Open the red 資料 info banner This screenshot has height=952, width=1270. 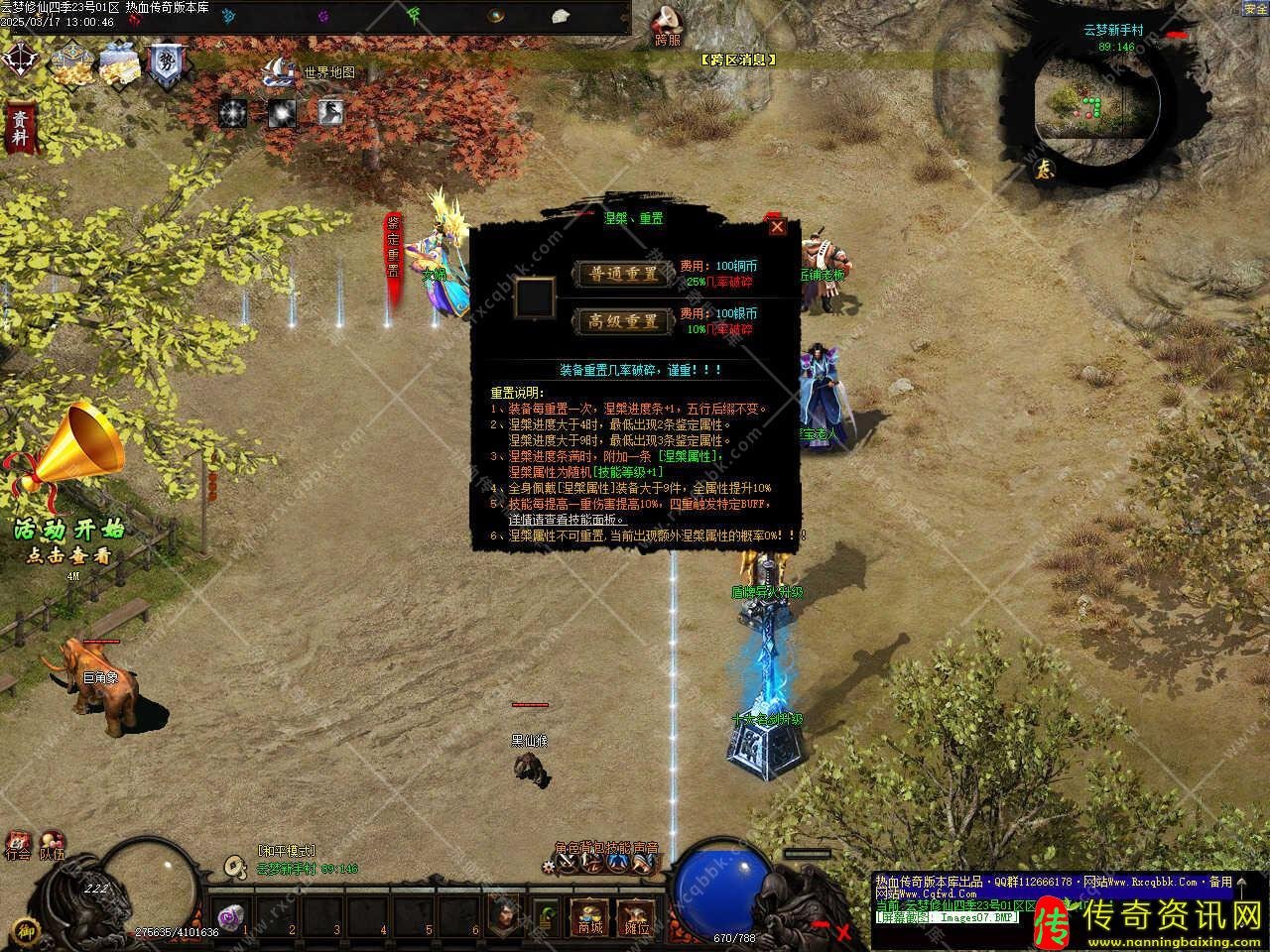[19, 129]
